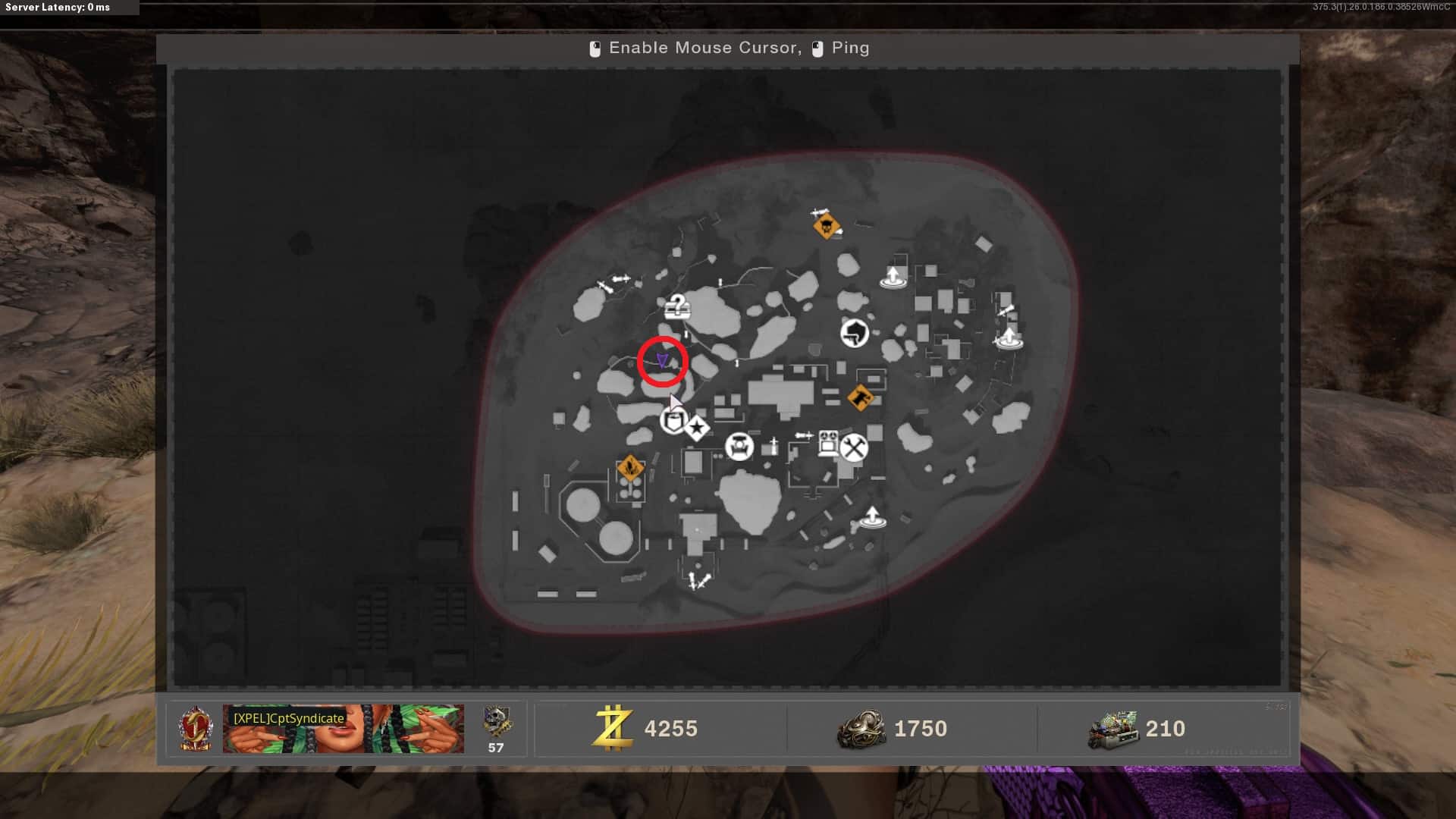The height and width of the screenshot is (819, 1456).
Task: Ping the orange crystal diamond marker
Action: (630, 468)
